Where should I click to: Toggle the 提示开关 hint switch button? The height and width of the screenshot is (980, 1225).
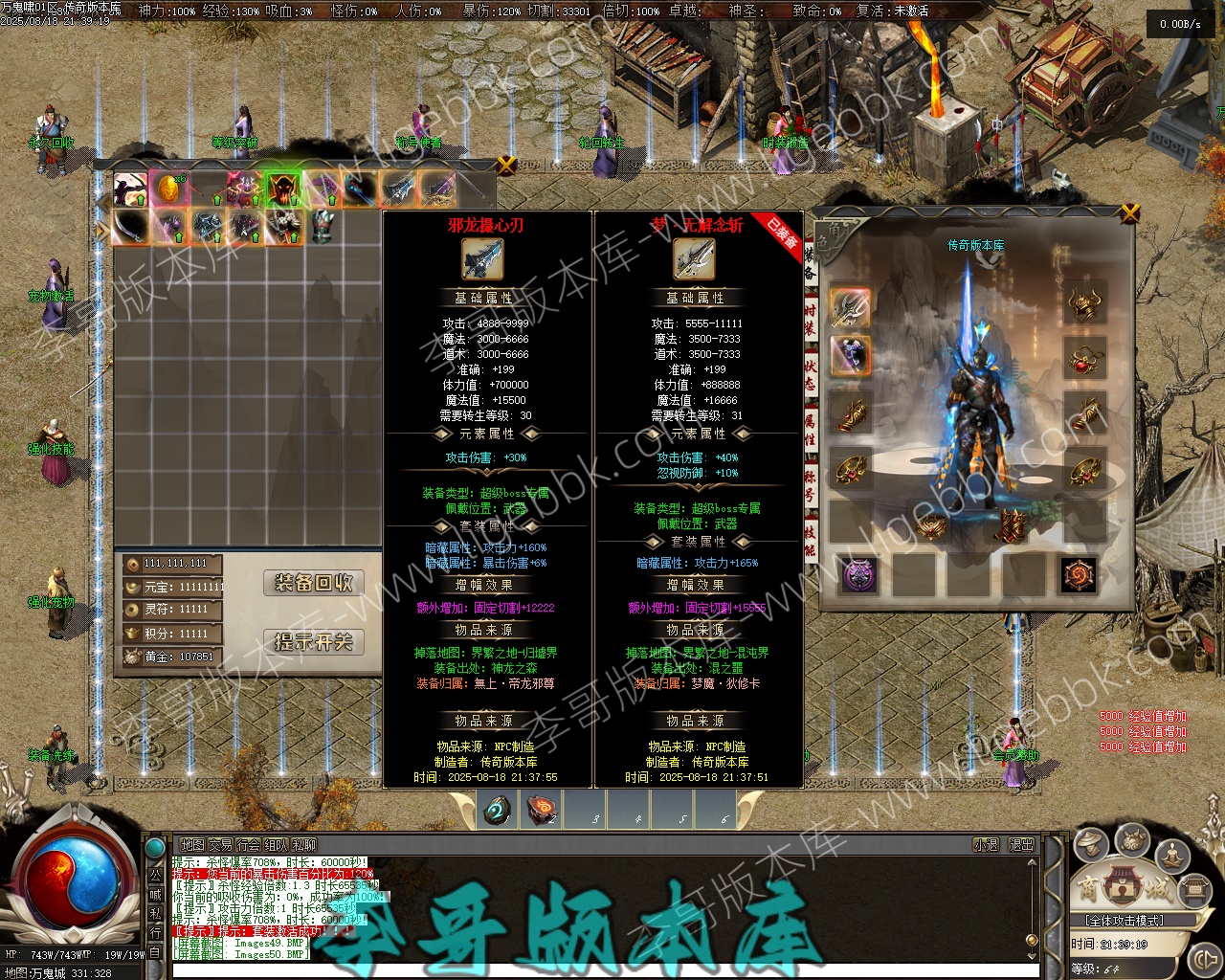[x=313, y=641]
